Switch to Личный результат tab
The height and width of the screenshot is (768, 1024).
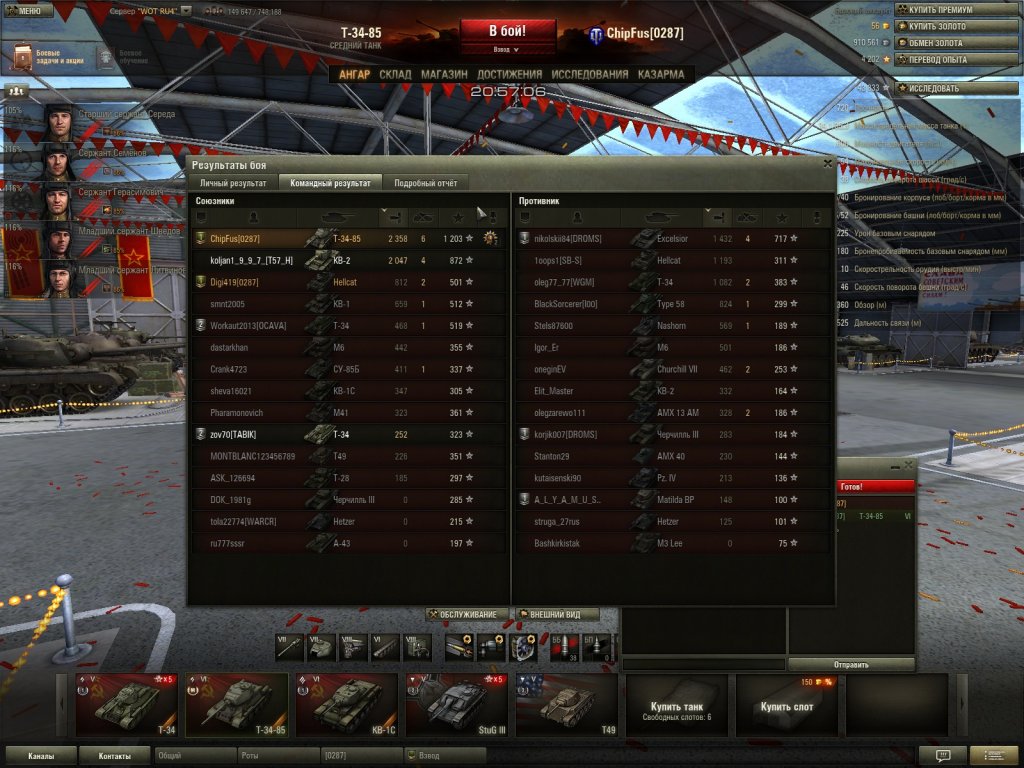coord(233,183)
